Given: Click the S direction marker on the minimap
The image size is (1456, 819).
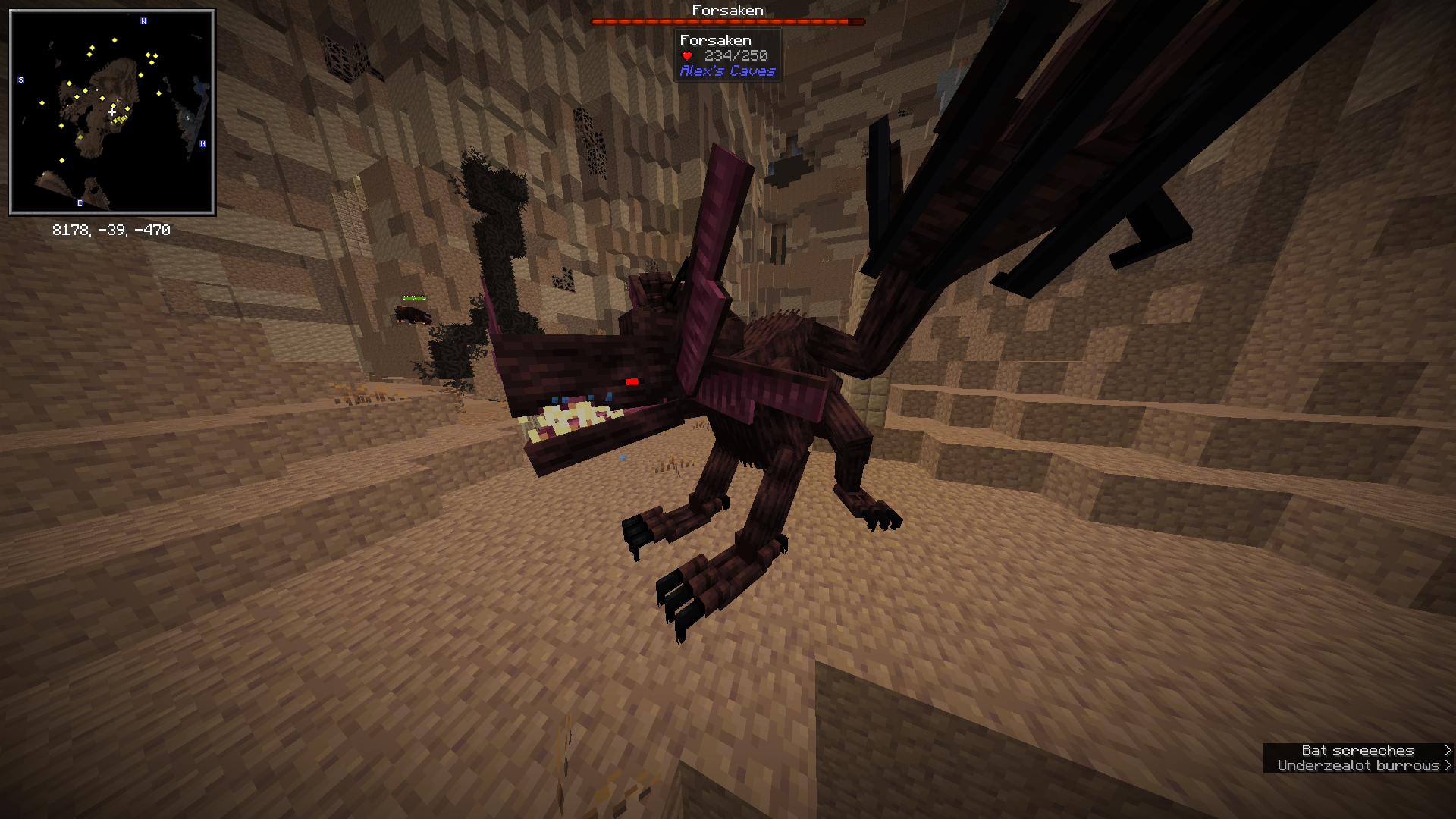Looking at the screenshot, I should [20, 79].
